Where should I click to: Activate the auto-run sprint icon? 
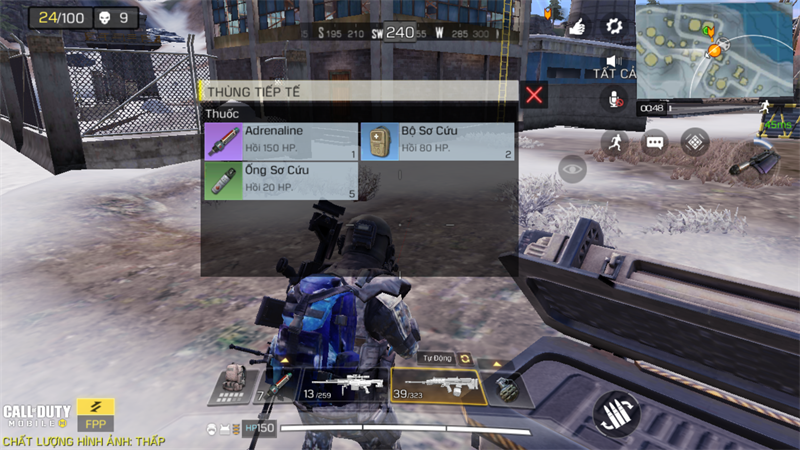click(616, 142)
